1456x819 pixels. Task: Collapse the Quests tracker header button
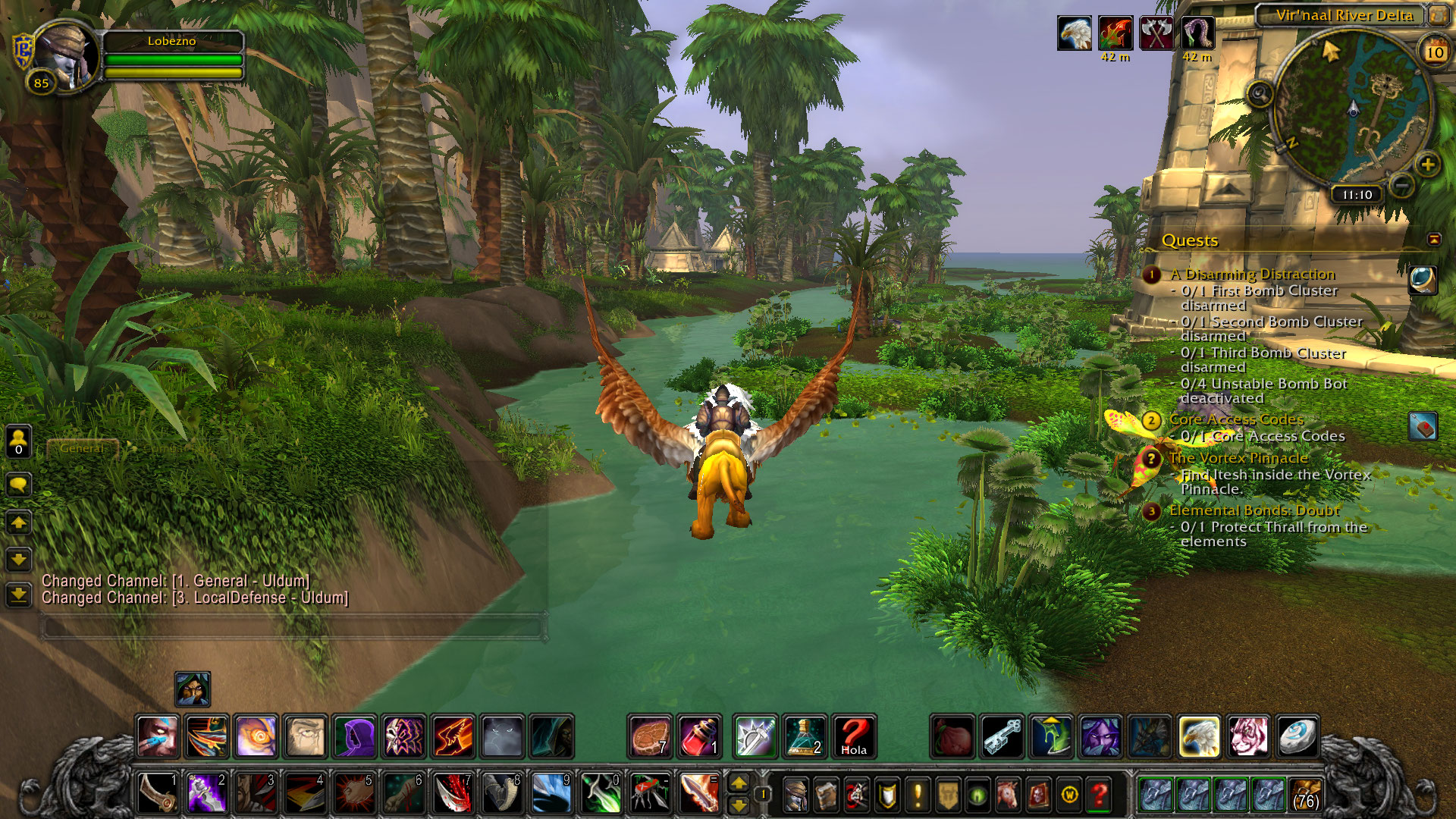(x=1433, y=240)
